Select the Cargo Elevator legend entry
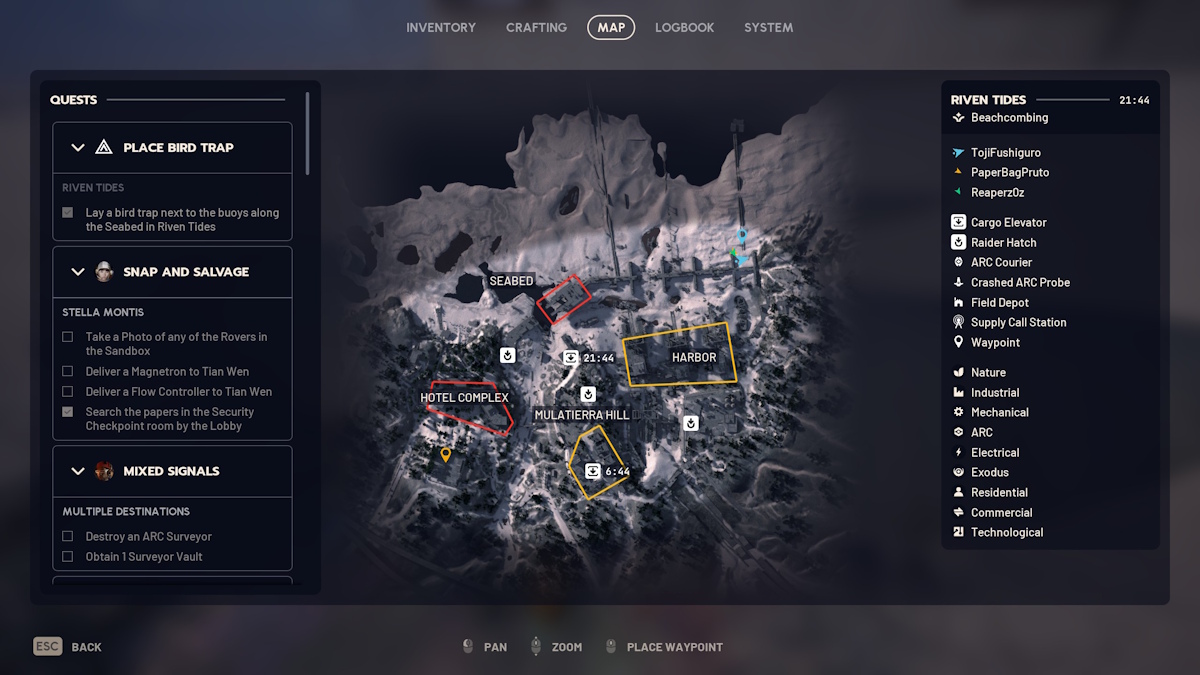Image resolution: width=1200 pixels, height=675 pixels. pos(1008,222)
